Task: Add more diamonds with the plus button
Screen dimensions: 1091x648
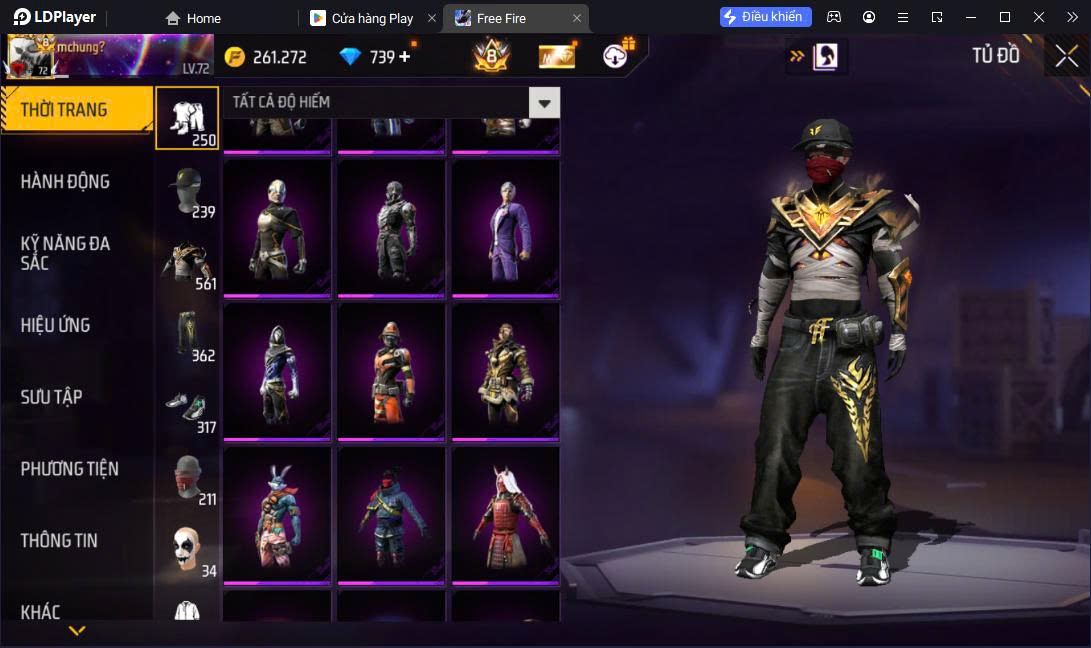Action: 405,57
